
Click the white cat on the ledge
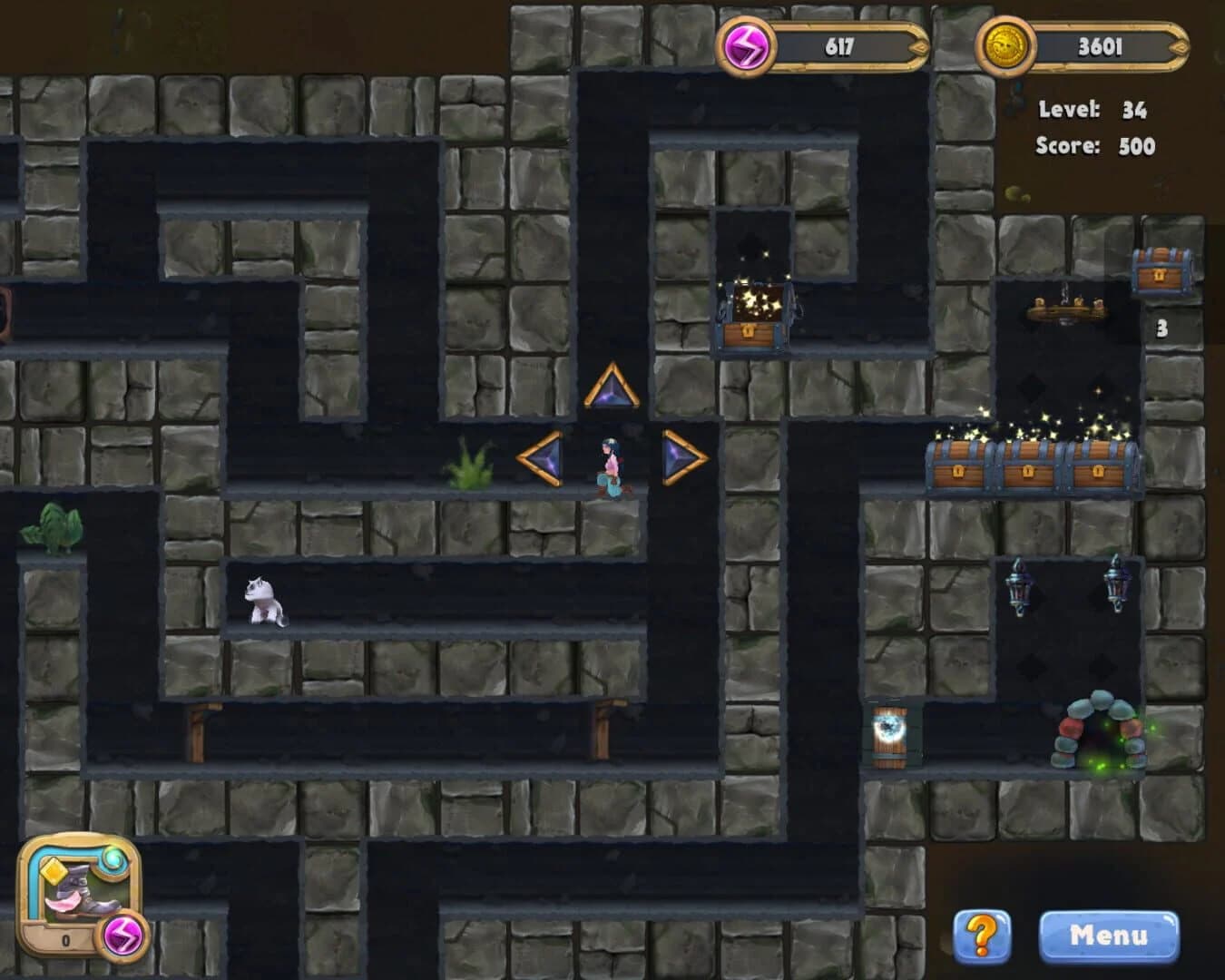click(261, 601)
